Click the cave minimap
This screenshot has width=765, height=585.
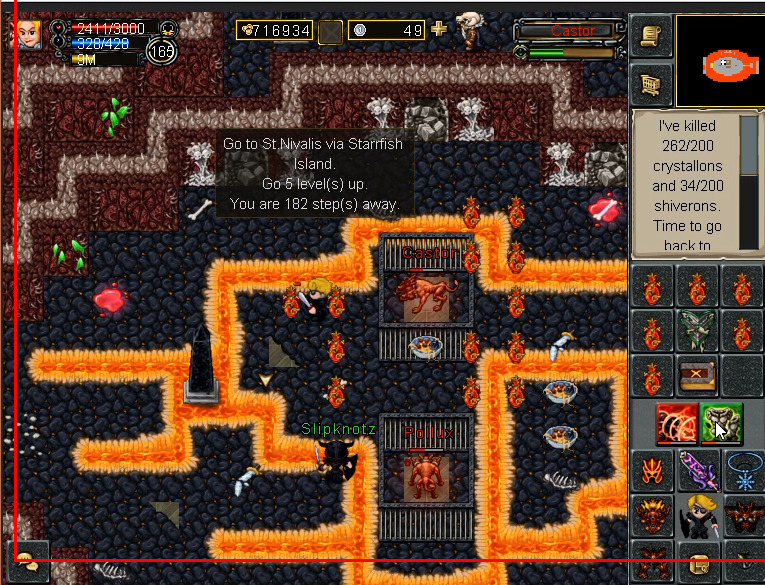pos(719,62)
